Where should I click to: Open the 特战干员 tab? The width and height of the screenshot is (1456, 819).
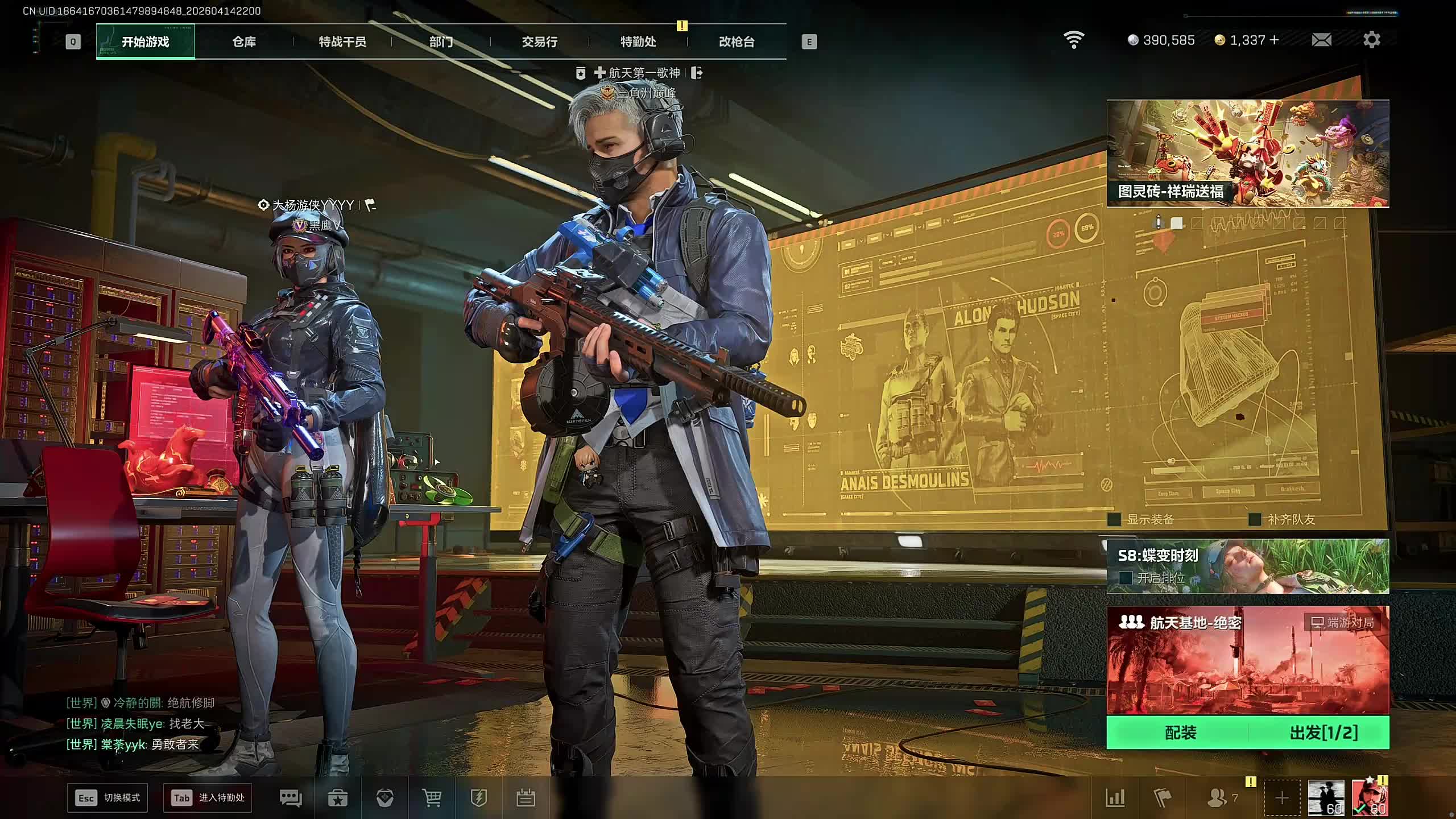pos(342,42)
